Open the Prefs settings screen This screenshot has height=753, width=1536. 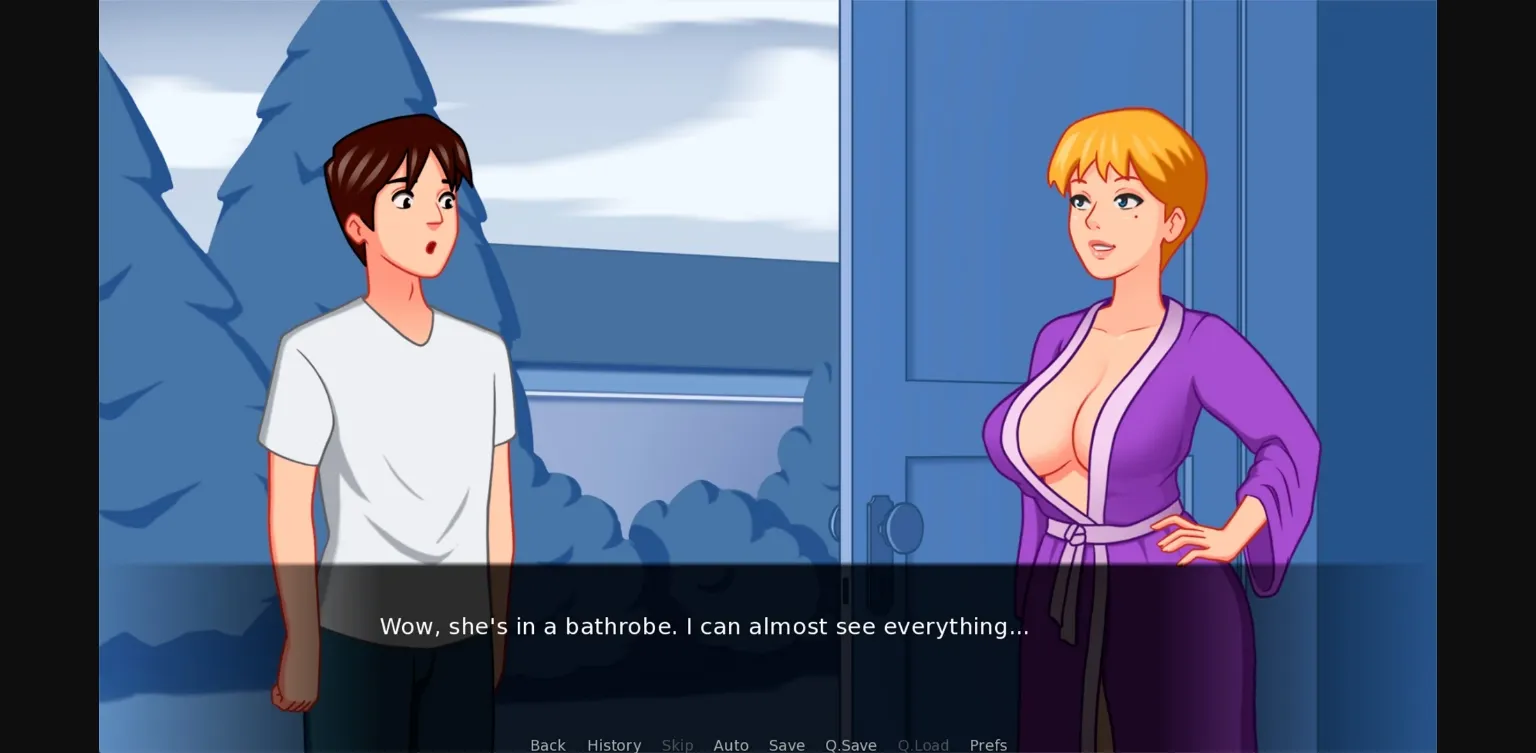coord(988,745)
